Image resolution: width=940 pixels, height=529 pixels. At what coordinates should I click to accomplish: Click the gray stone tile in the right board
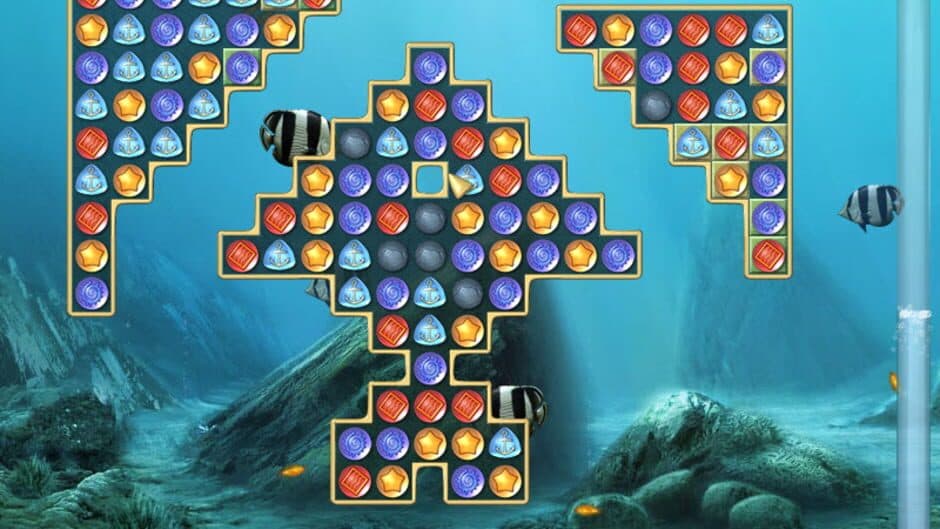click(655, 104)
